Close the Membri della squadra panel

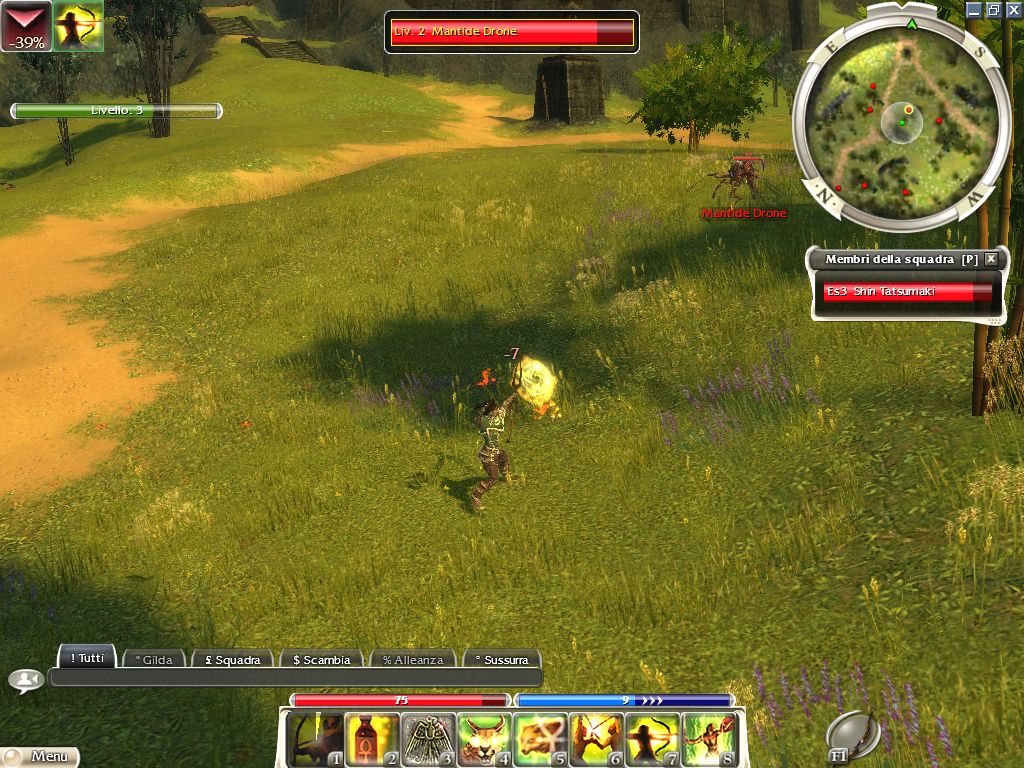tap(991, 259)
